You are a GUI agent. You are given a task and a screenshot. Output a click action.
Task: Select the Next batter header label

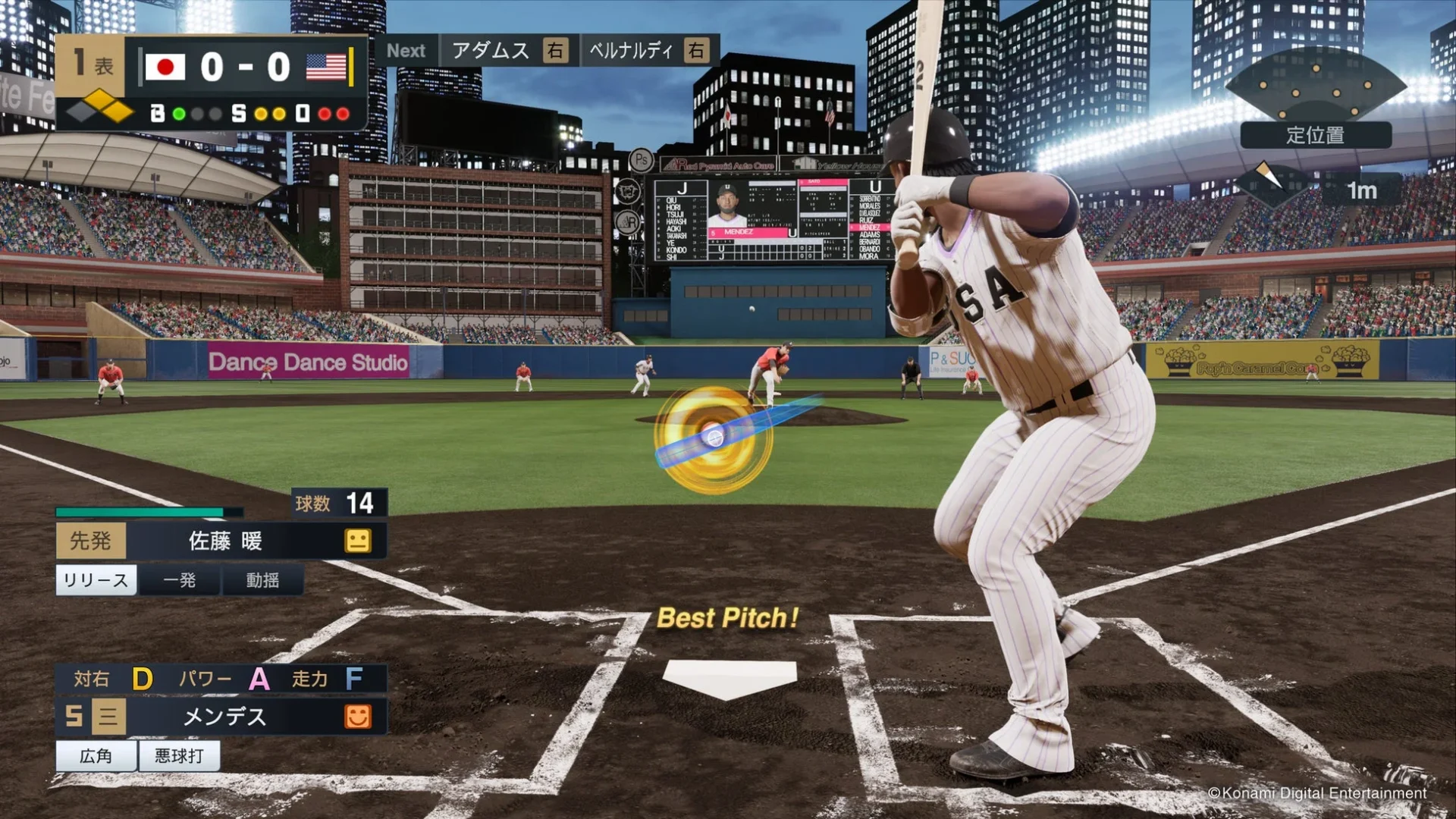click(407, 51)
